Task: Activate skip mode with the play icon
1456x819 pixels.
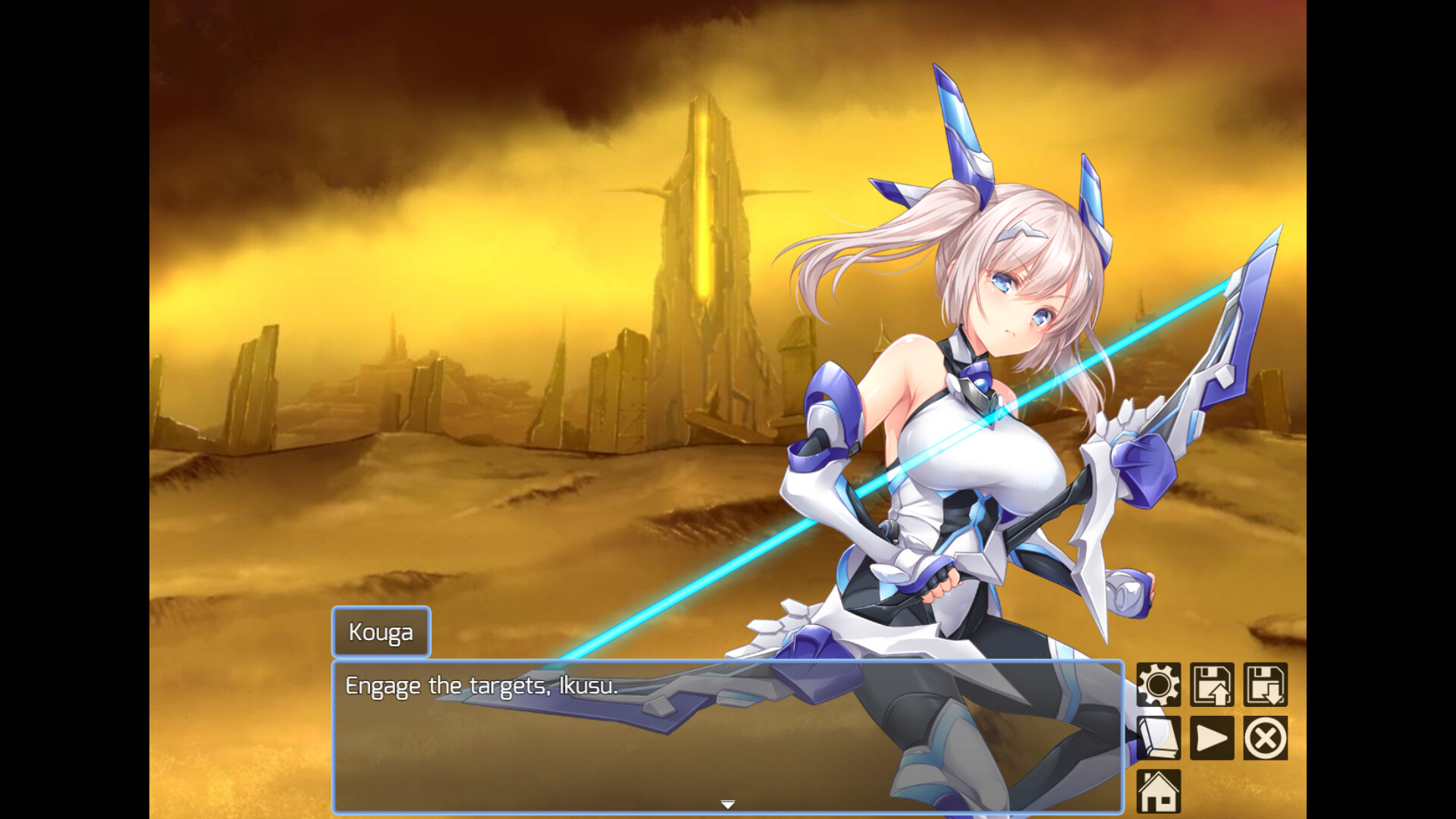Action: click(1211, 736)
